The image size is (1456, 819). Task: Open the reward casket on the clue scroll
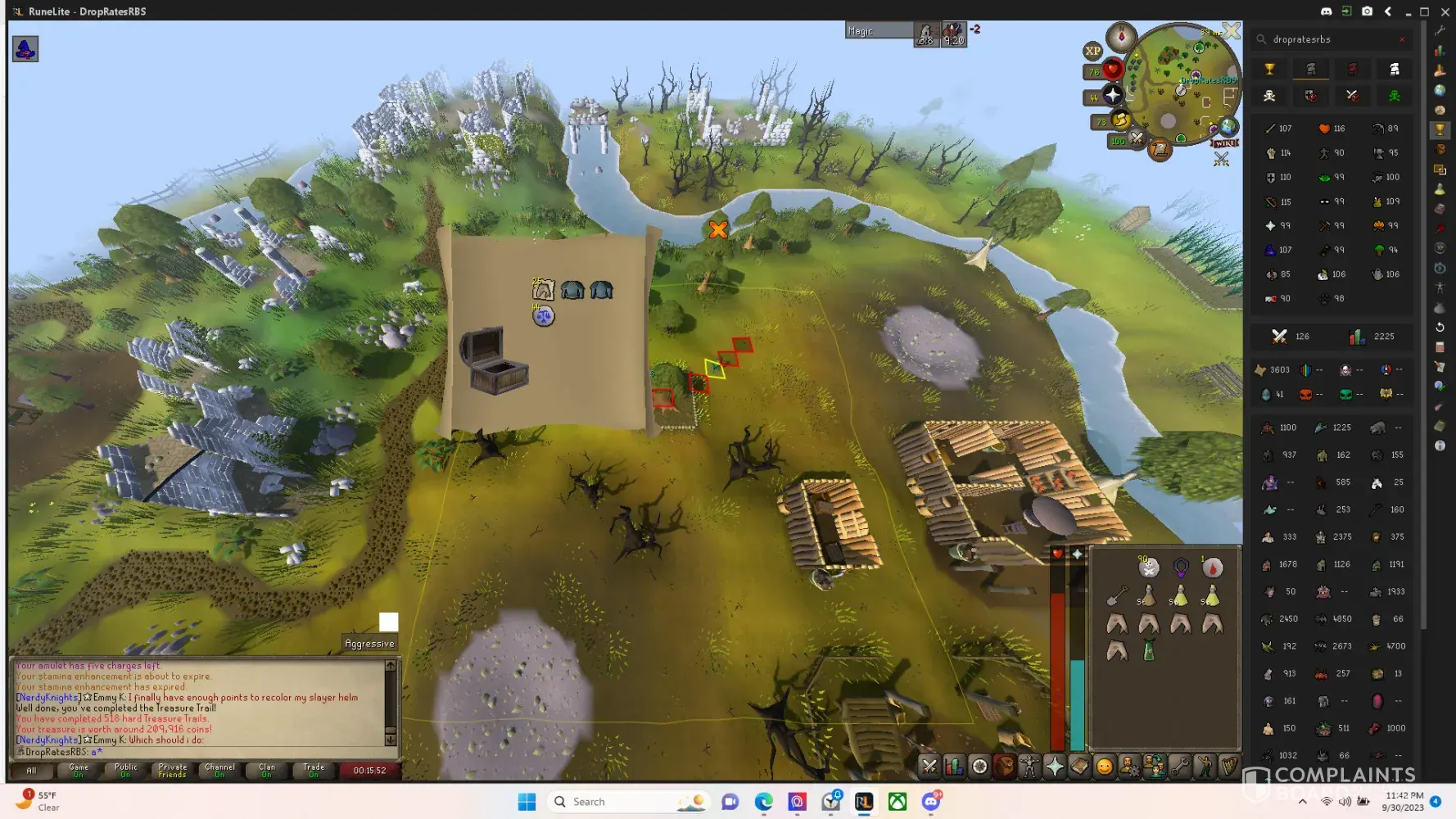coord(494,360)
